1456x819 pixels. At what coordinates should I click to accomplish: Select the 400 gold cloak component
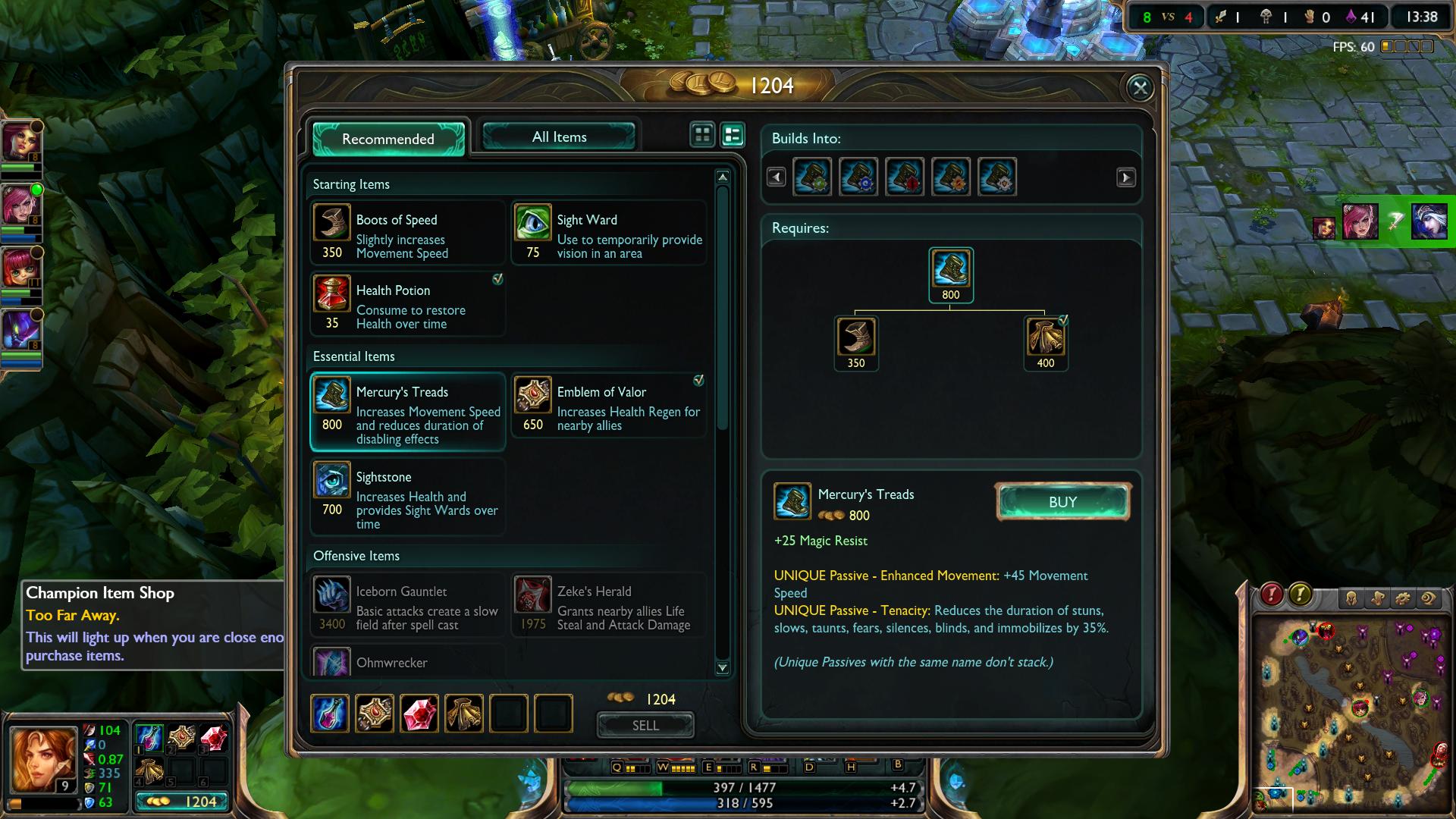pyautogui.click(x=1045, y=337)
